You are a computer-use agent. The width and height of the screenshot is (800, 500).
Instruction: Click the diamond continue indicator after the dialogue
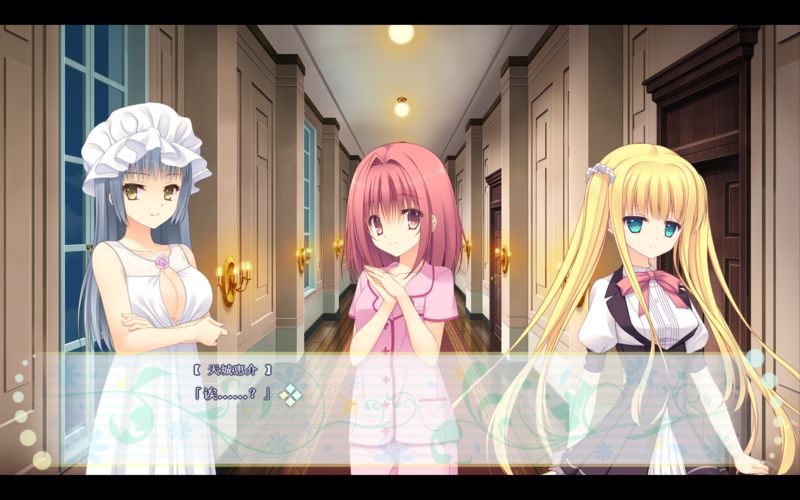pyautogui.click(x=290, y=396)
